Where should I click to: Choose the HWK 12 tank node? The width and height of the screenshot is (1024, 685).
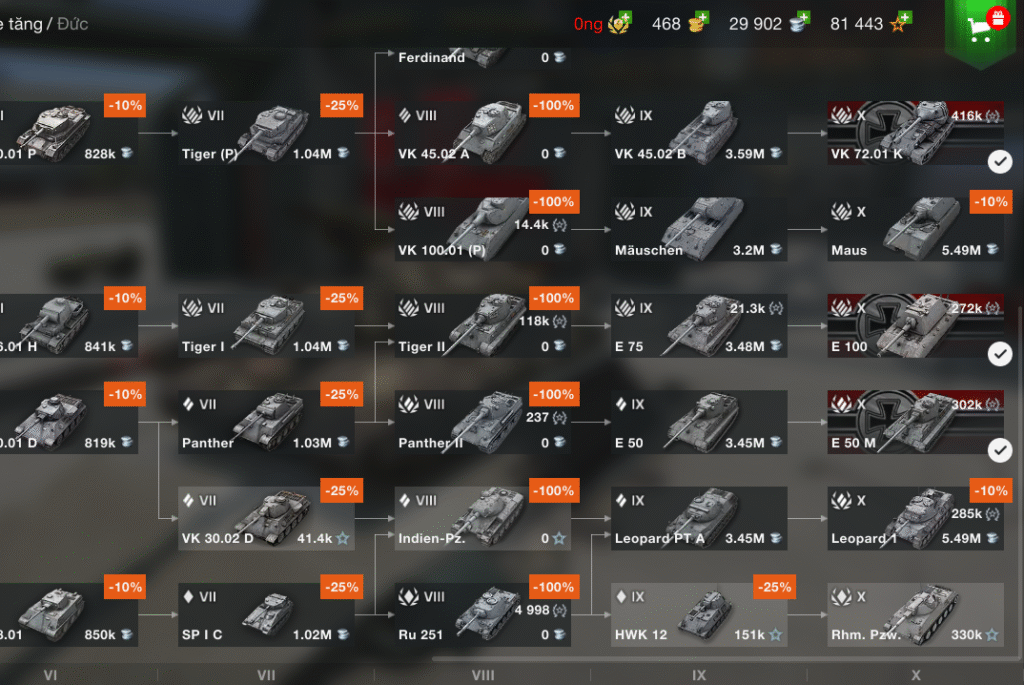point(698,614)
